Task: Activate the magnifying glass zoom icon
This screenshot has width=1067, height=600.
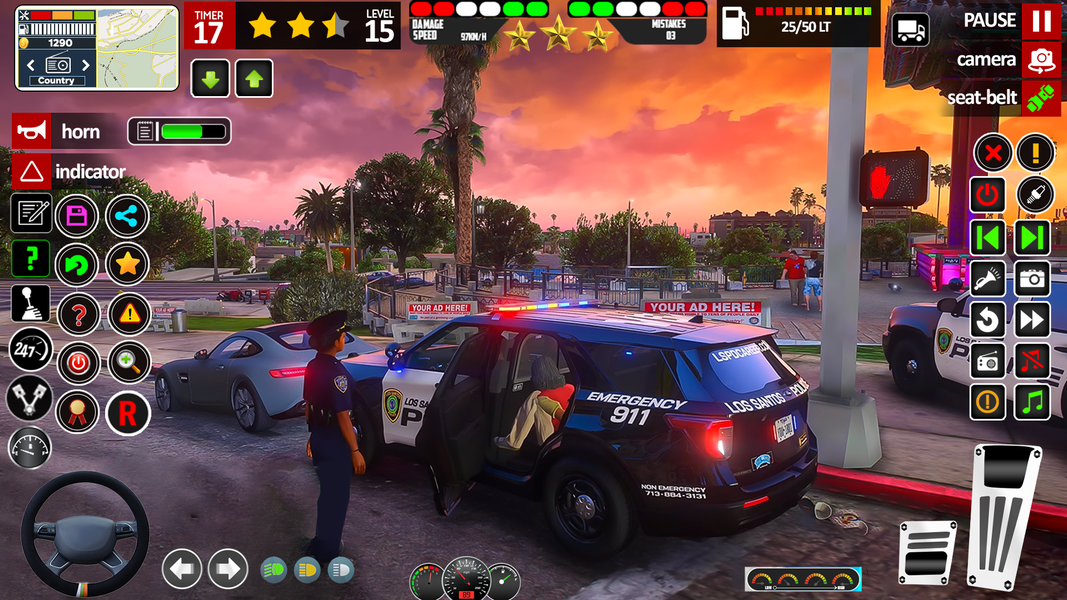Action: [x=129, y=362]
